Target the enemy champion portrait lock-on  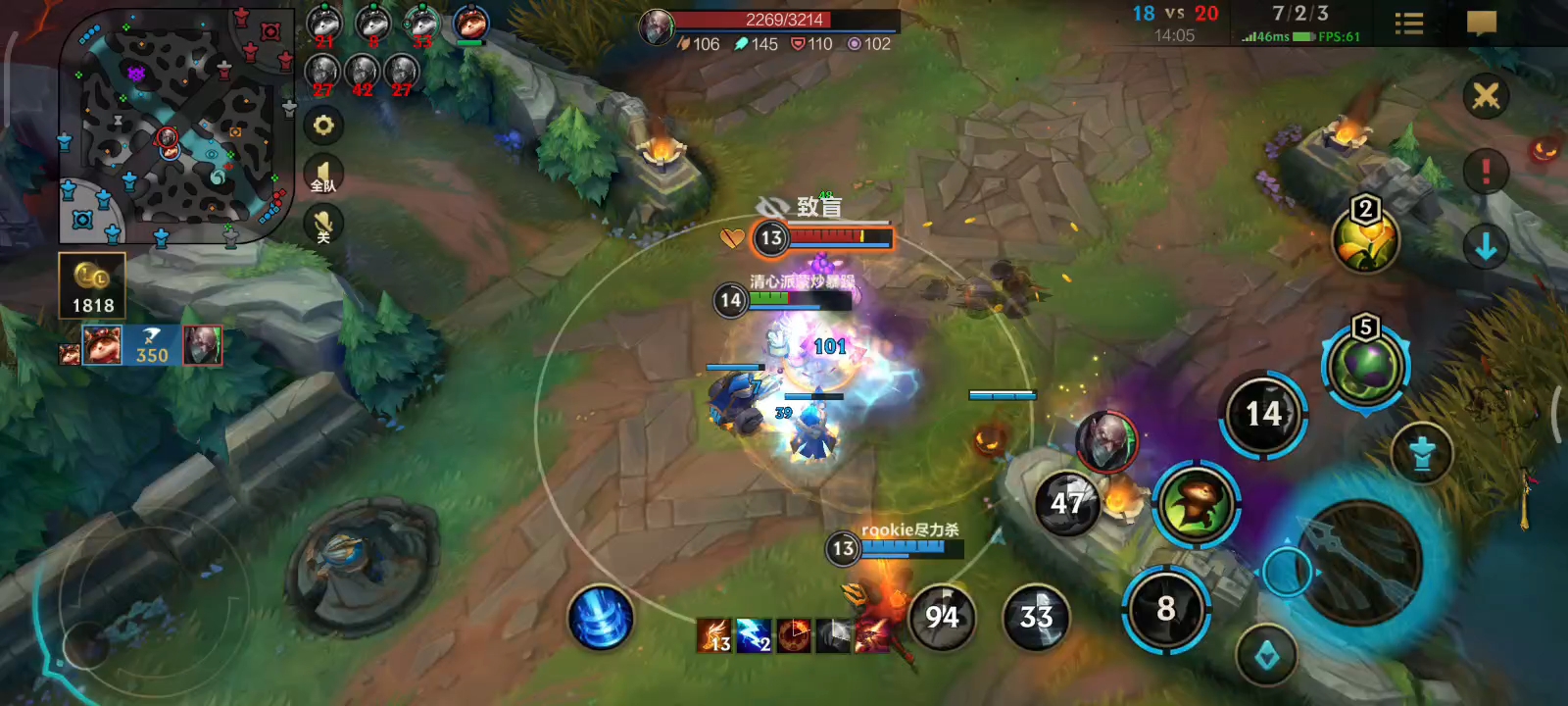[1106, 441]
